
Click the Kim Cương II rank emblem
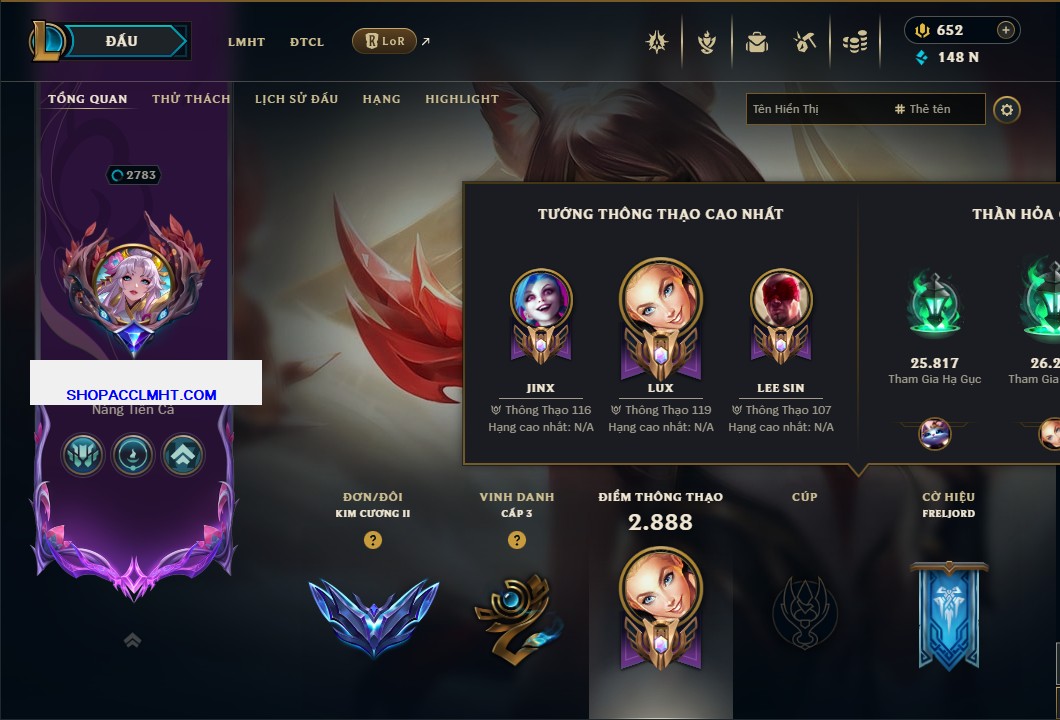373,615
